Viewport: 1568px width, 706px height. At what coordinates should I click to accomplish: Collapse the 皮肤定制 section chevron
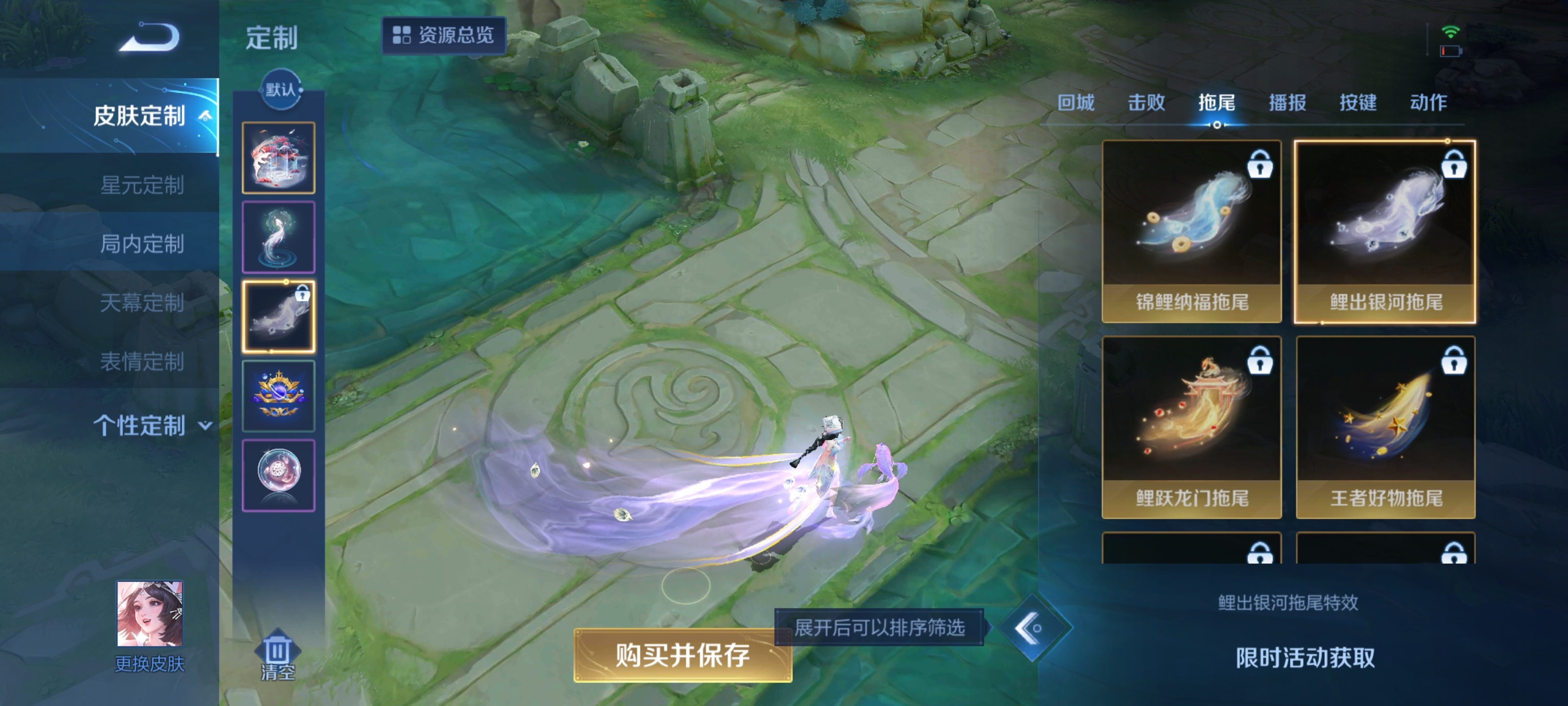point(205,116)
